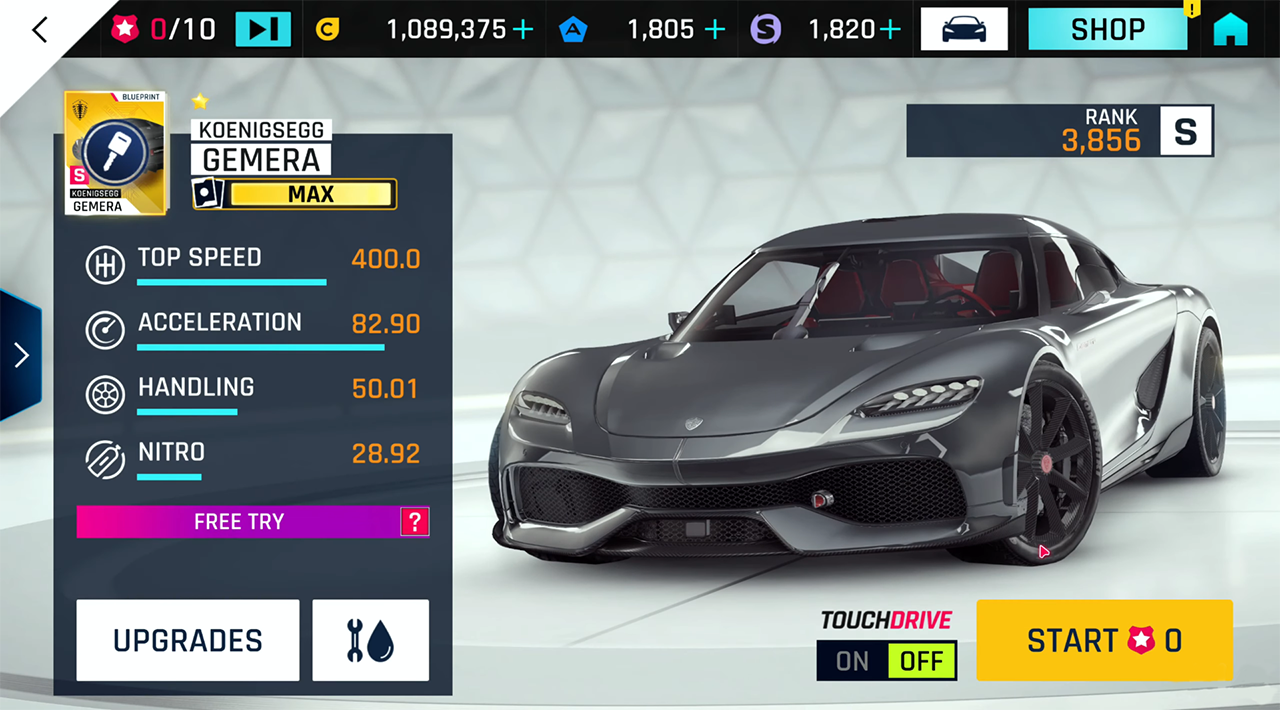Add more credits with the plus

click(x=523, y=30)
